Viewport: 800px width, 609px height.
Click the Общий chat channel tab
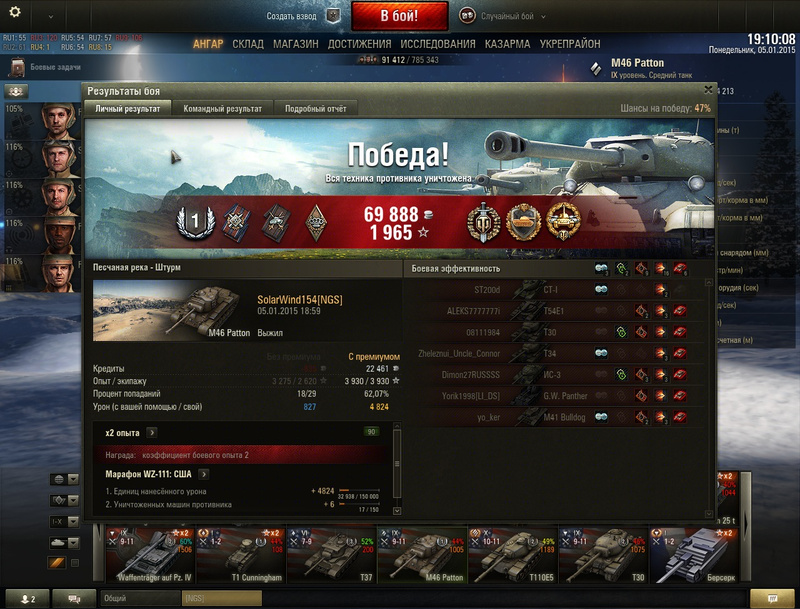point(116,598)
